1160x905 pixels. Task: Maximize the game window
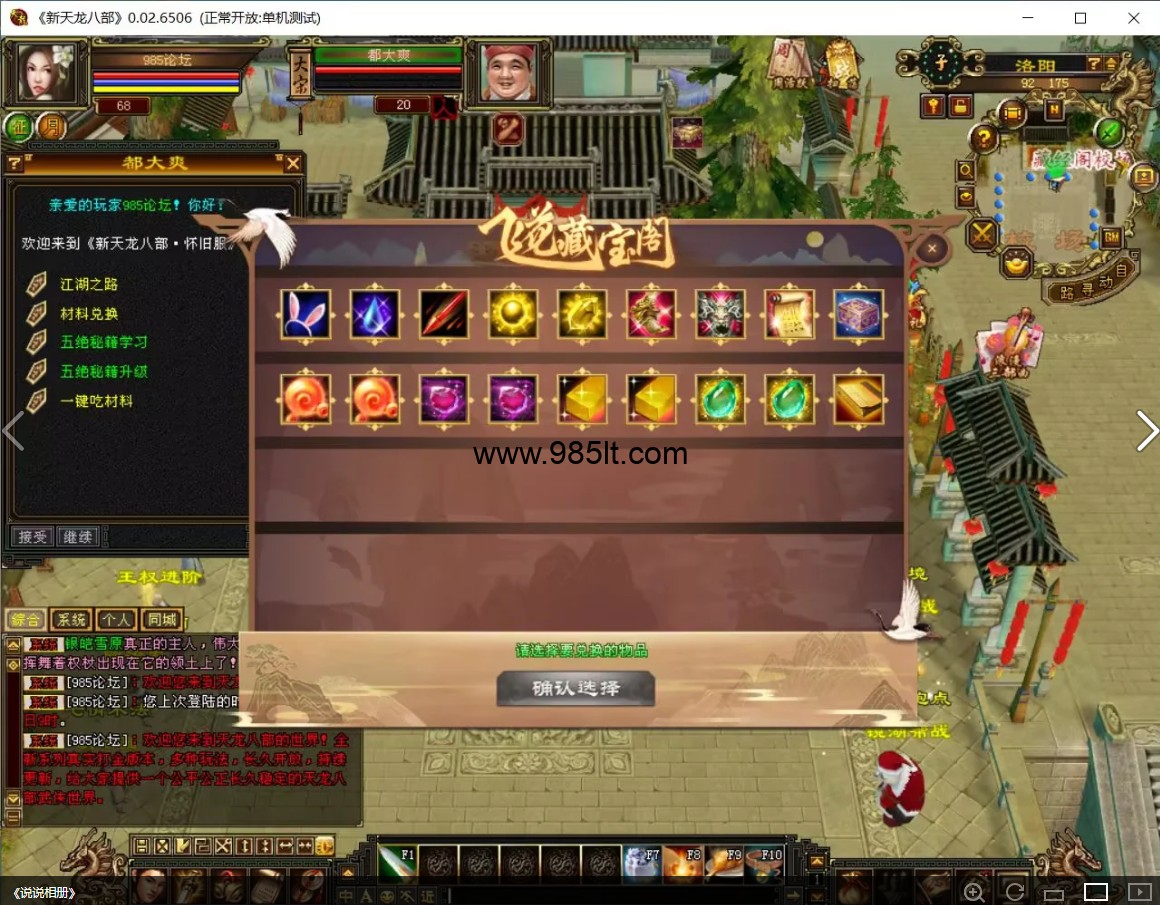(x=1080, y=18)
